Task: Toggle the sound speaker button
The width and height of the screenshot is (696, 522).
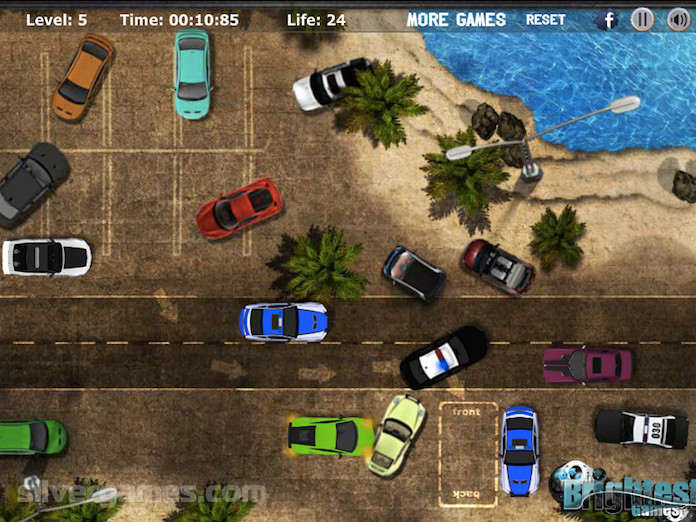Action: [x=677, y=19]
